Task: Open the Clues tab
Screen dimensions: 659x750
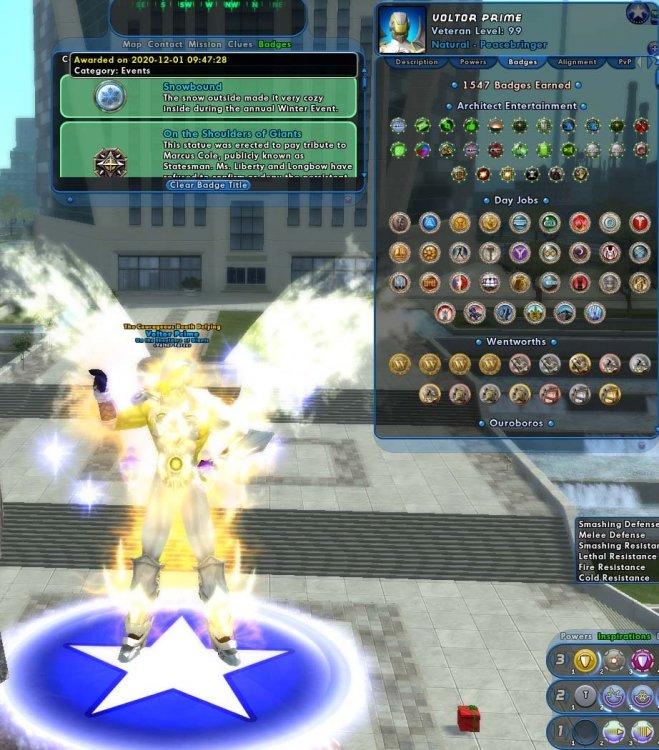Action: 240,45
